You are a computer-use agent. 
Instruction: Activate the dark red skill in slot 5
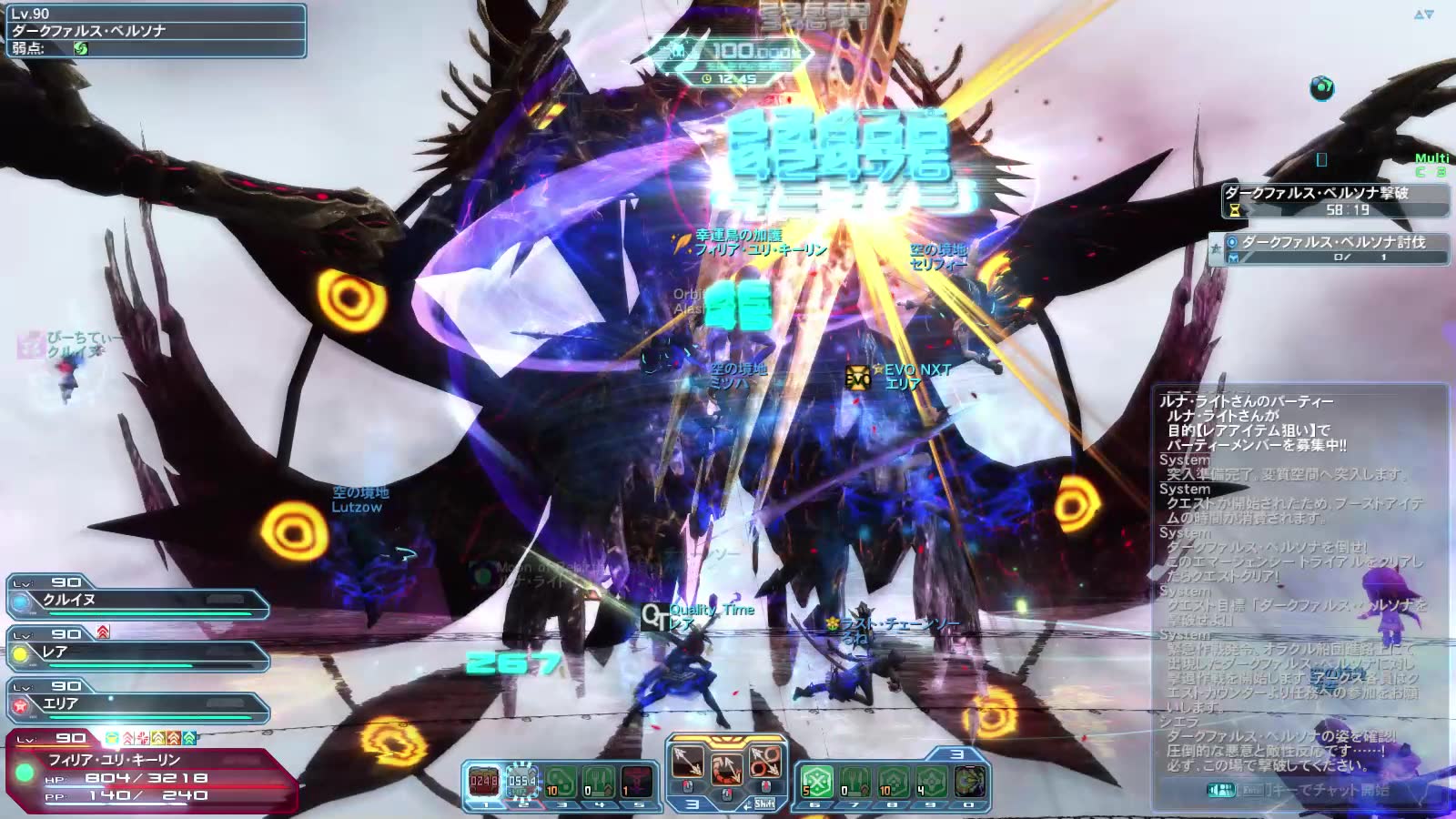pos(636,781)
